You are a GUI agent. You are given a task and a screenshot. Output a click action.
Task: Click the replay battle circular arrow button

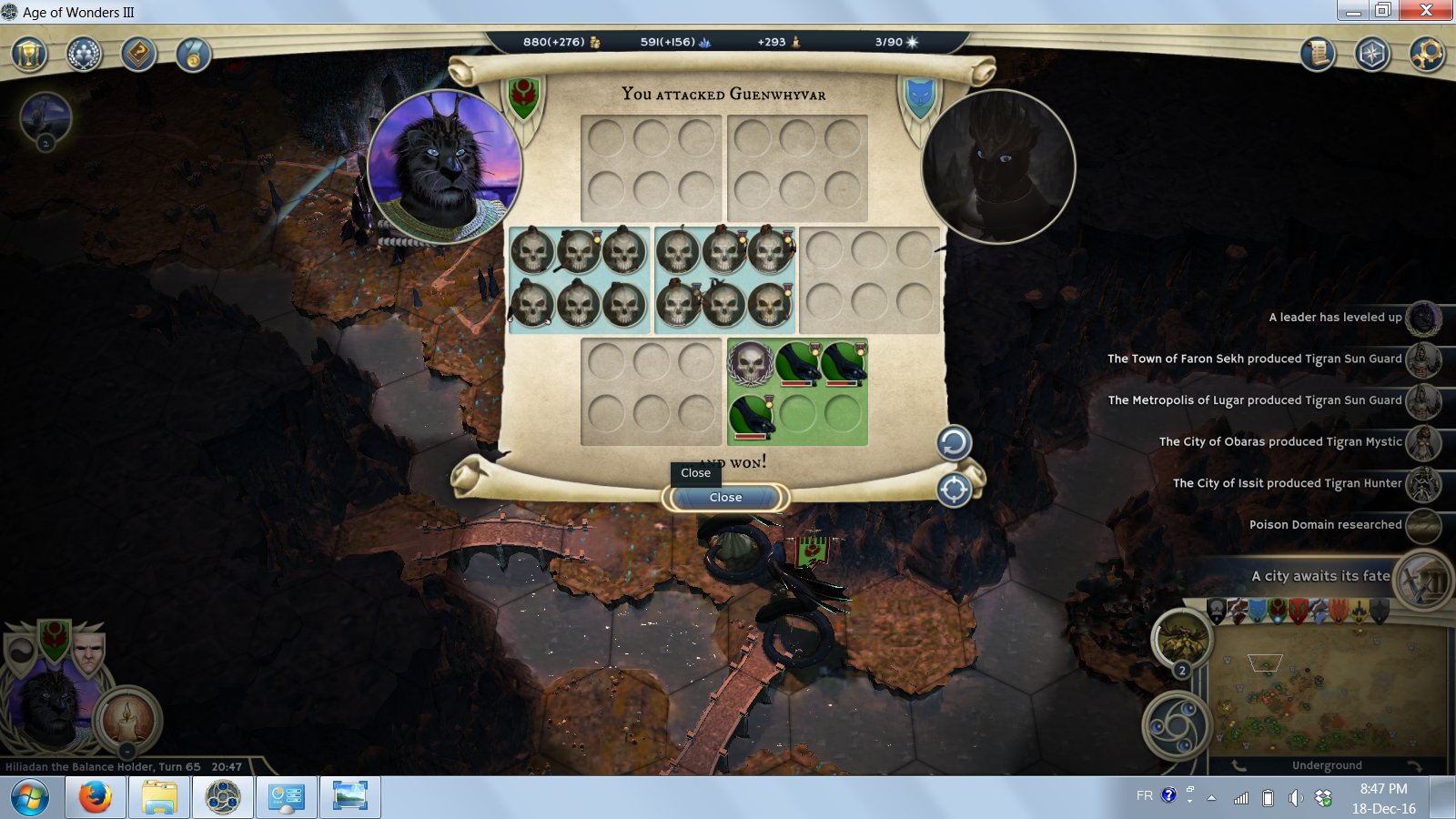point(954,443)
